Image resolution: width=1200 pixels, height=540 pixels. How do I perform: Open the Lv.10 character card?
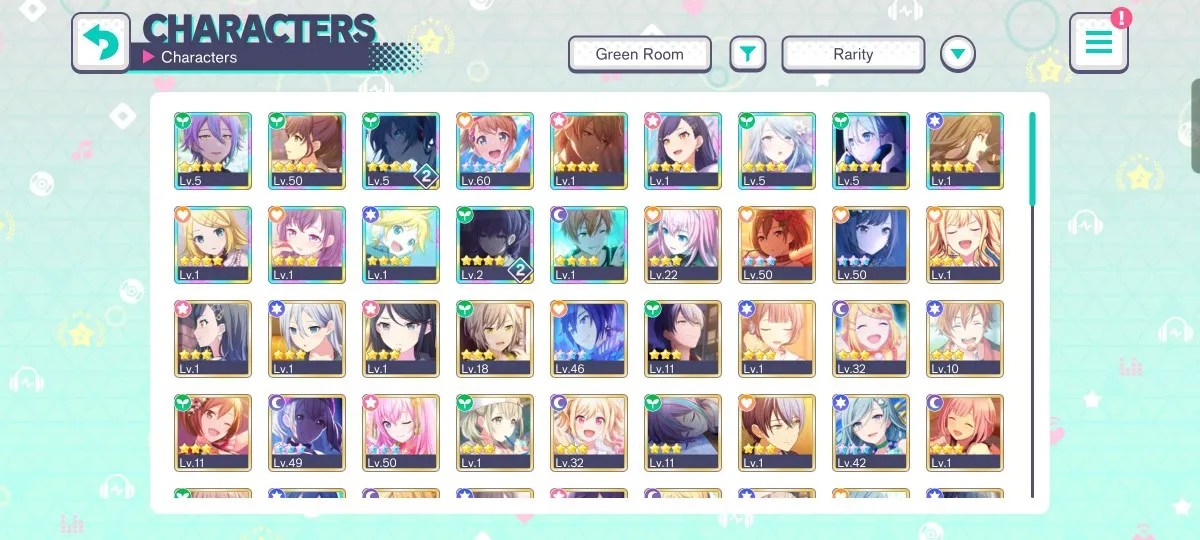965,339
